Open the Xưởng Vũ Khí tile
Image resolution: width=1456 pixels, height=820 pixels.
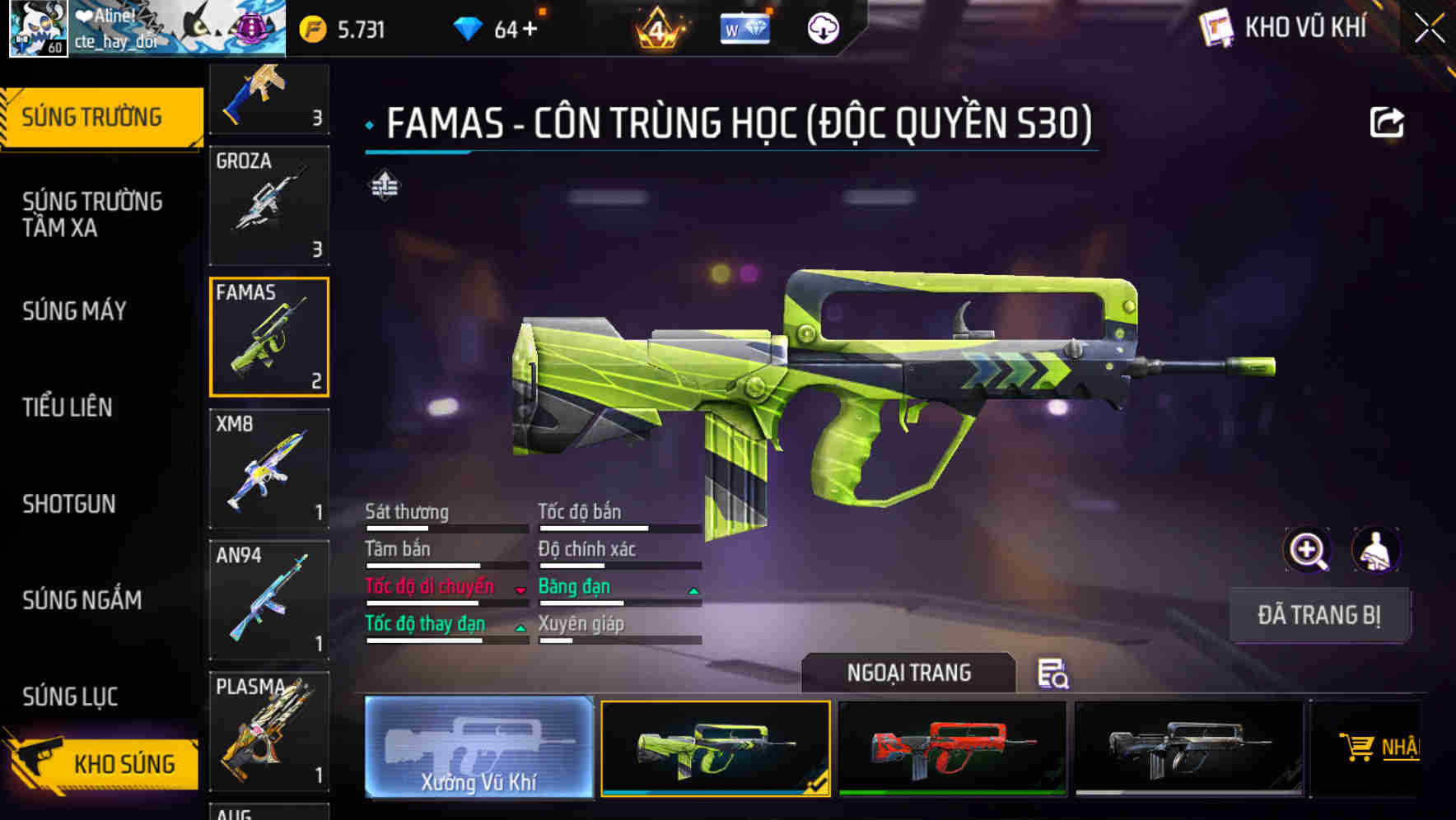pyautogui.click(x=478, y=747)
